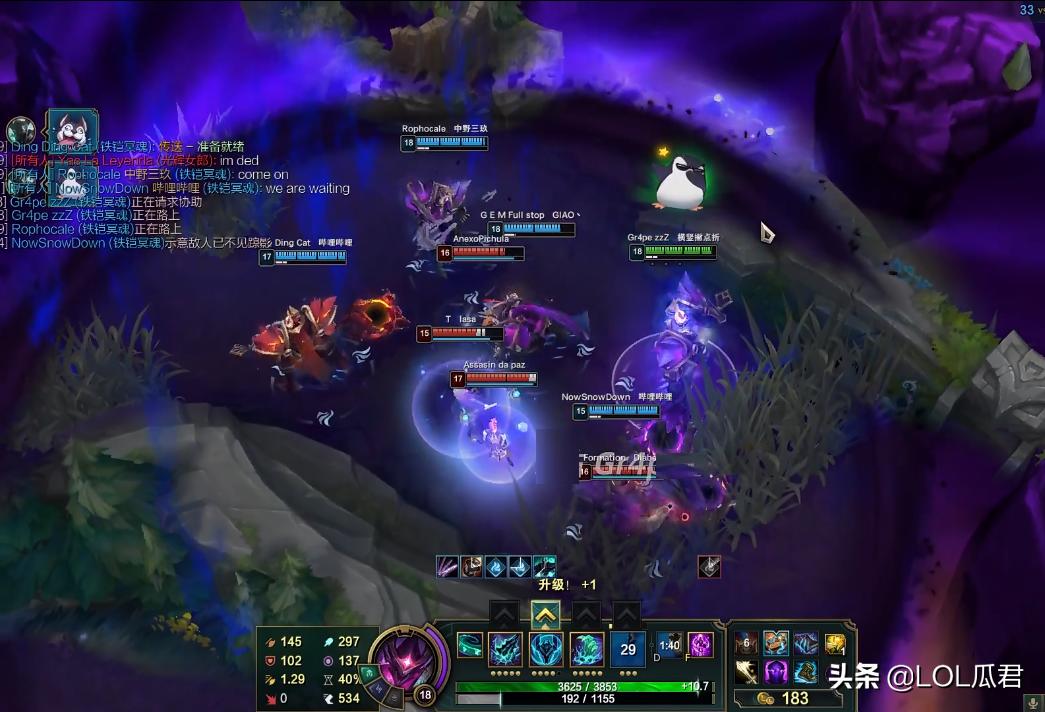
Task: Activate the purple F summoner spell
Action: [x=700, y=645]
